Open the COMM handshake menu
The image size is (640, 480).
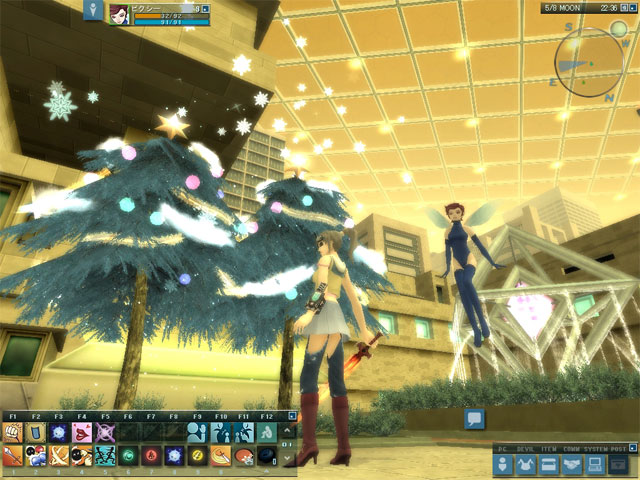click(573, 465)
